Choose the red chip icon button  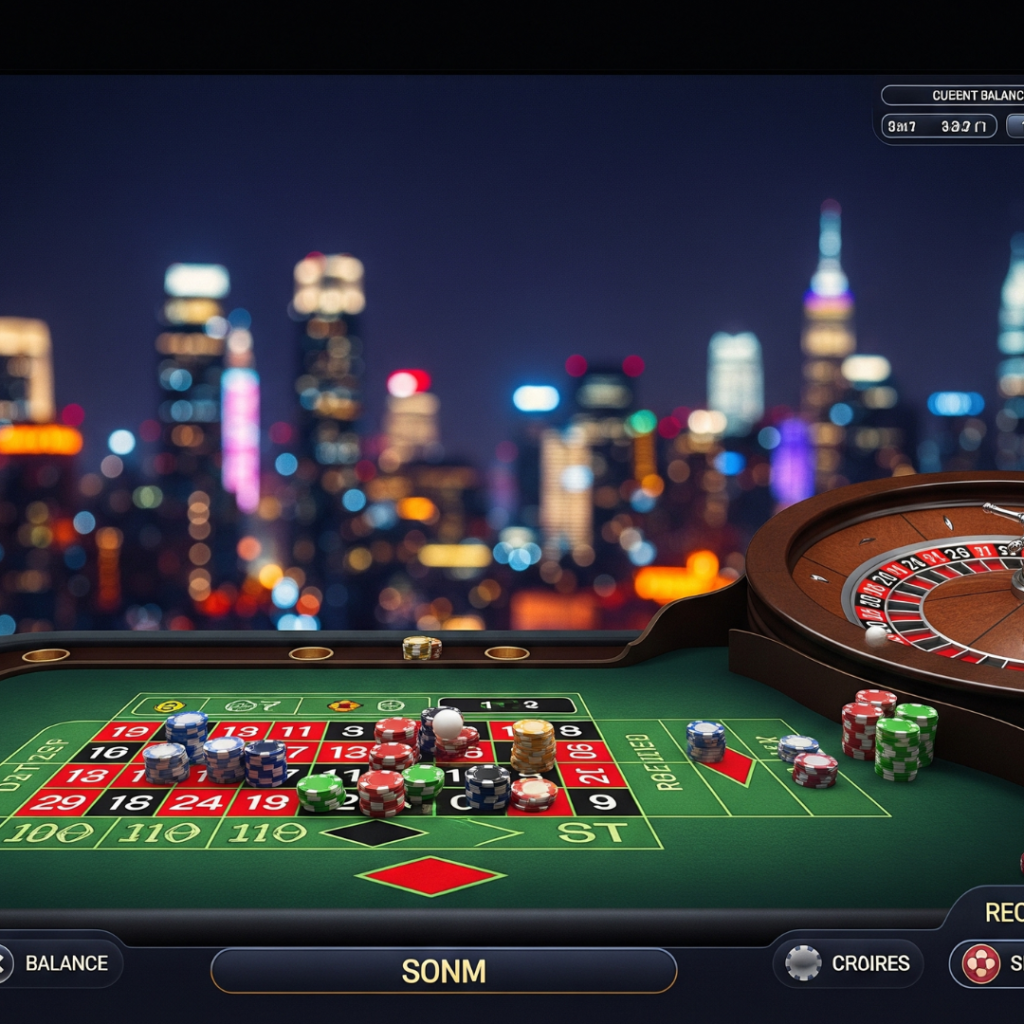(981, 963)
